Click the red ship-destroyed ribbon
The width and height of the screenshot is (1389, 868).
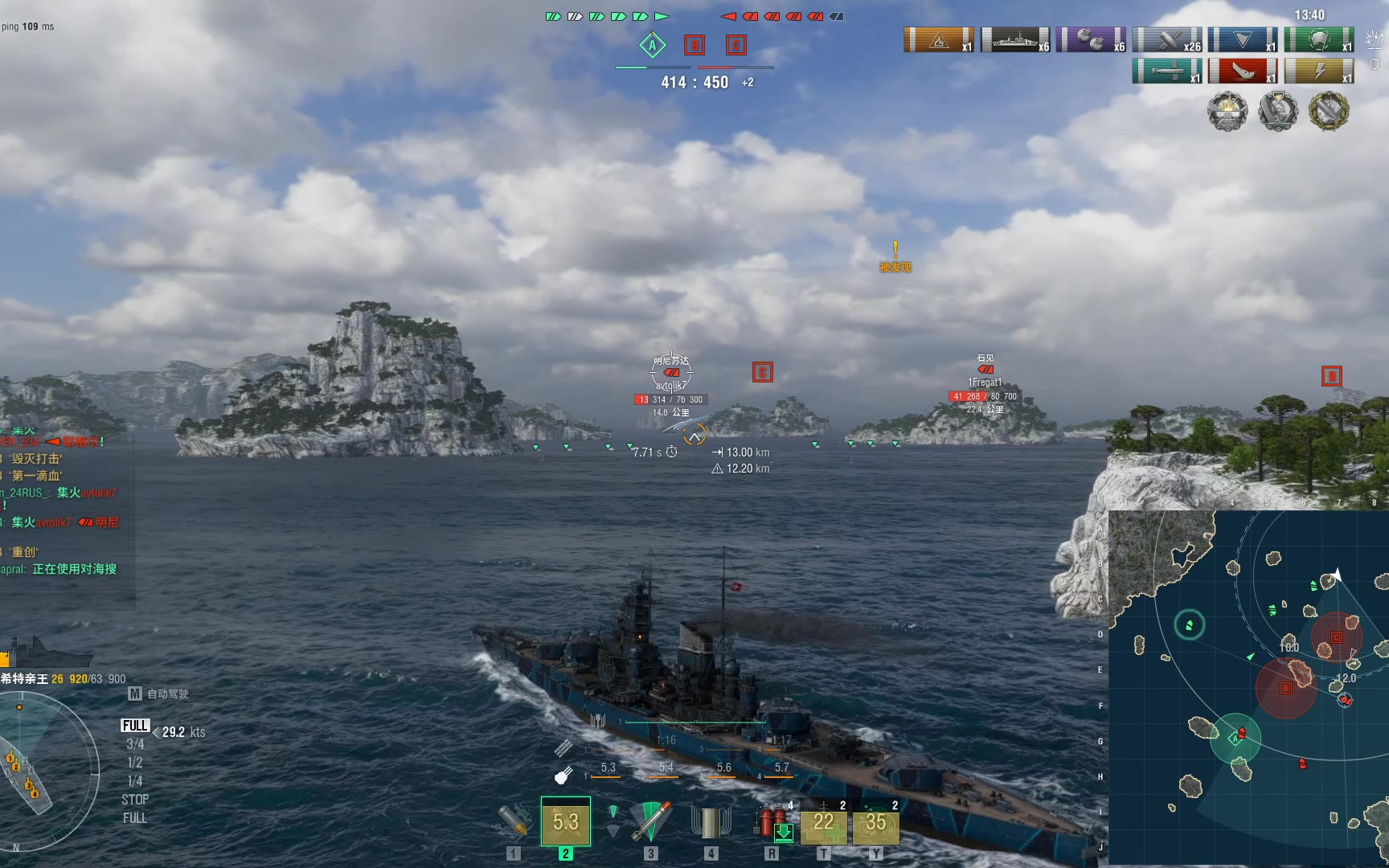[x=1243, y=72]
